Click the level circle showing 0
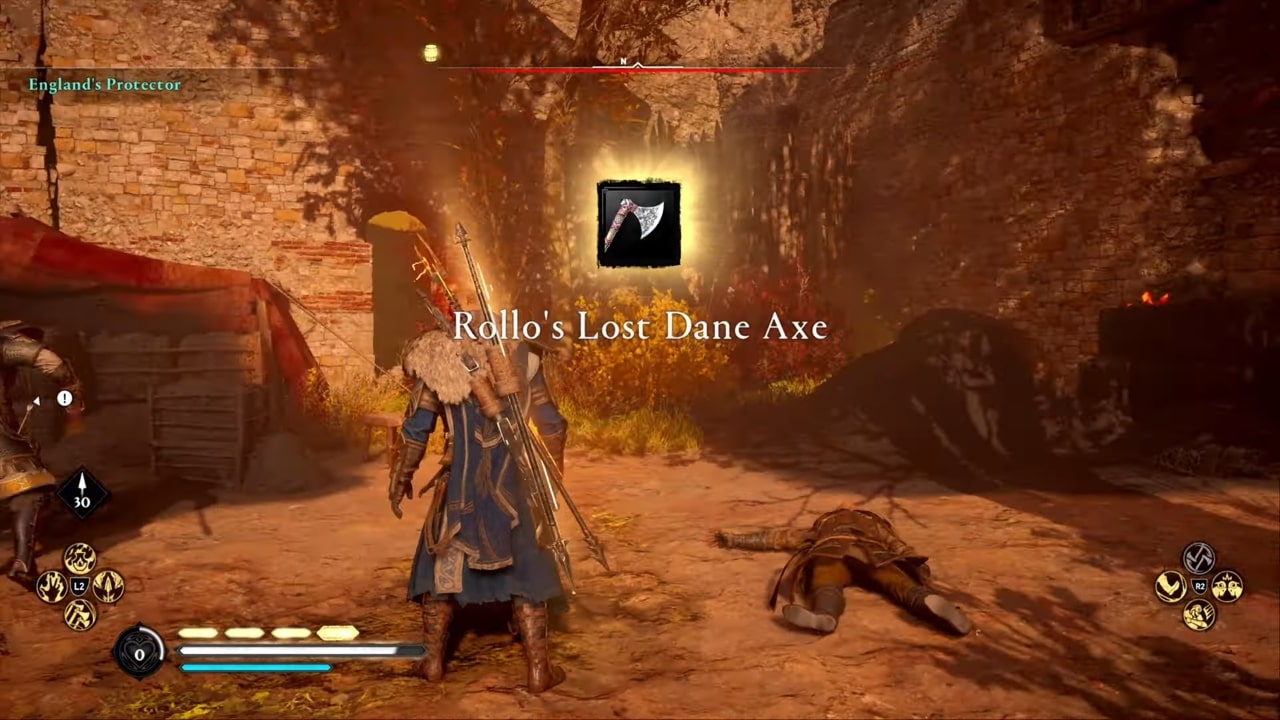The height and width of the screenshot is (720, 1280). pos(139,653)
